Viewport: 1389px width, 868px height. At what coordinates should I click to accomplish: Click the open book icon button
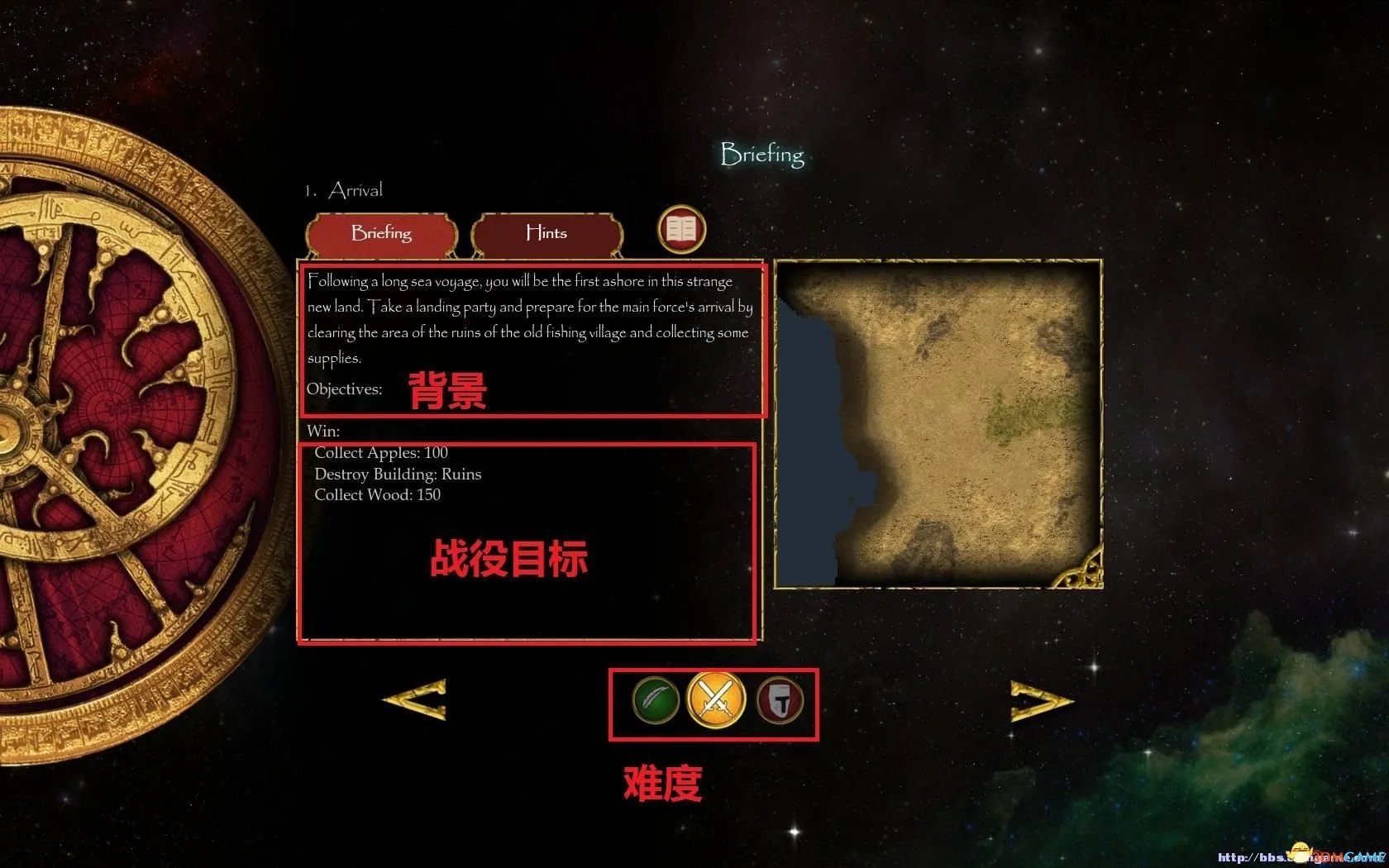click(681, 229)
